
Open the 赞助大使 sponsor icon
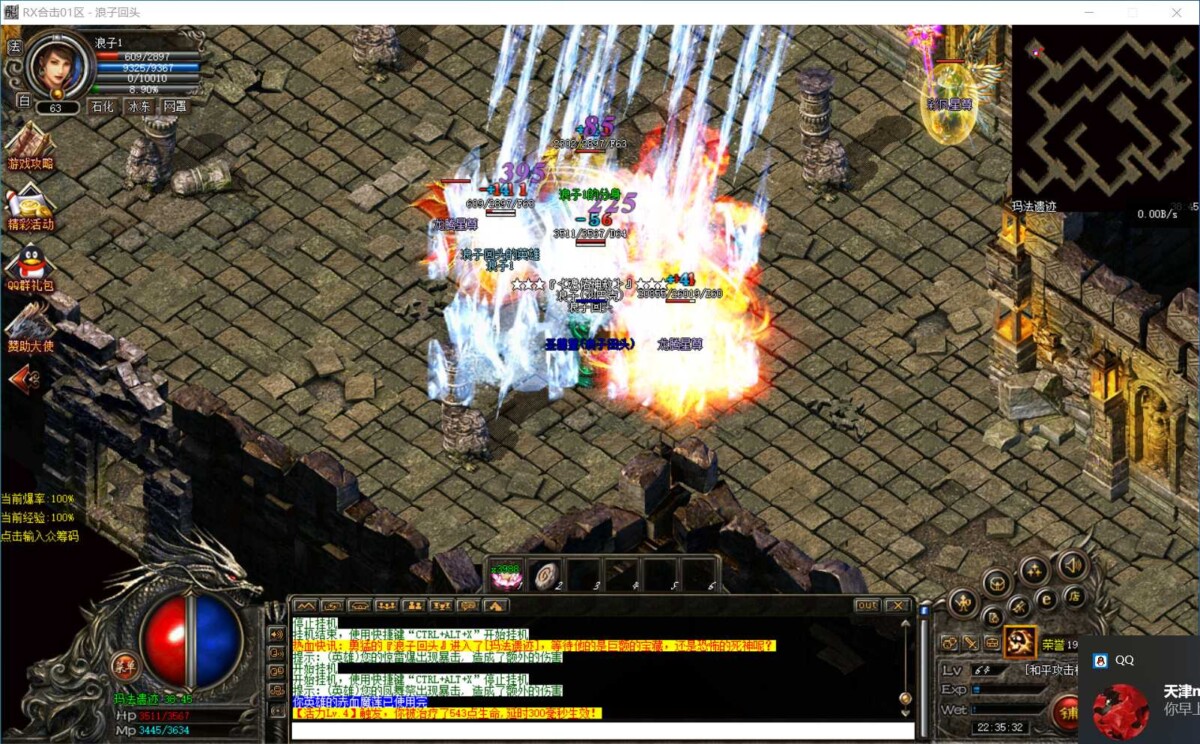30,328
